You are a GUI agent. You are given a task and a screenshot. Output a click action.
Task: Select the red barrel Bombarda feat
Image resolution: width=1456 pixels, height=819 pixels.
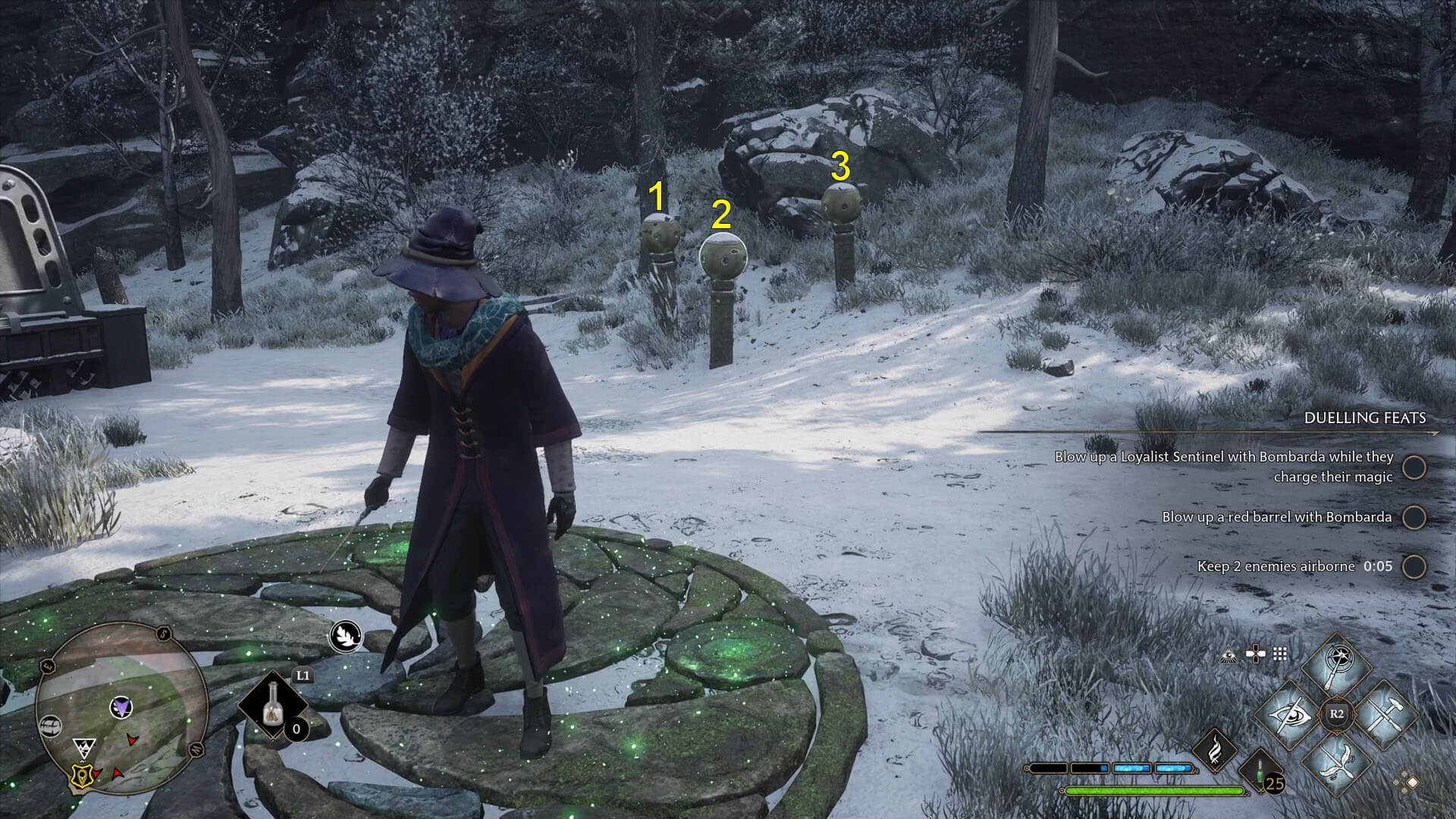coord(1277,517)
